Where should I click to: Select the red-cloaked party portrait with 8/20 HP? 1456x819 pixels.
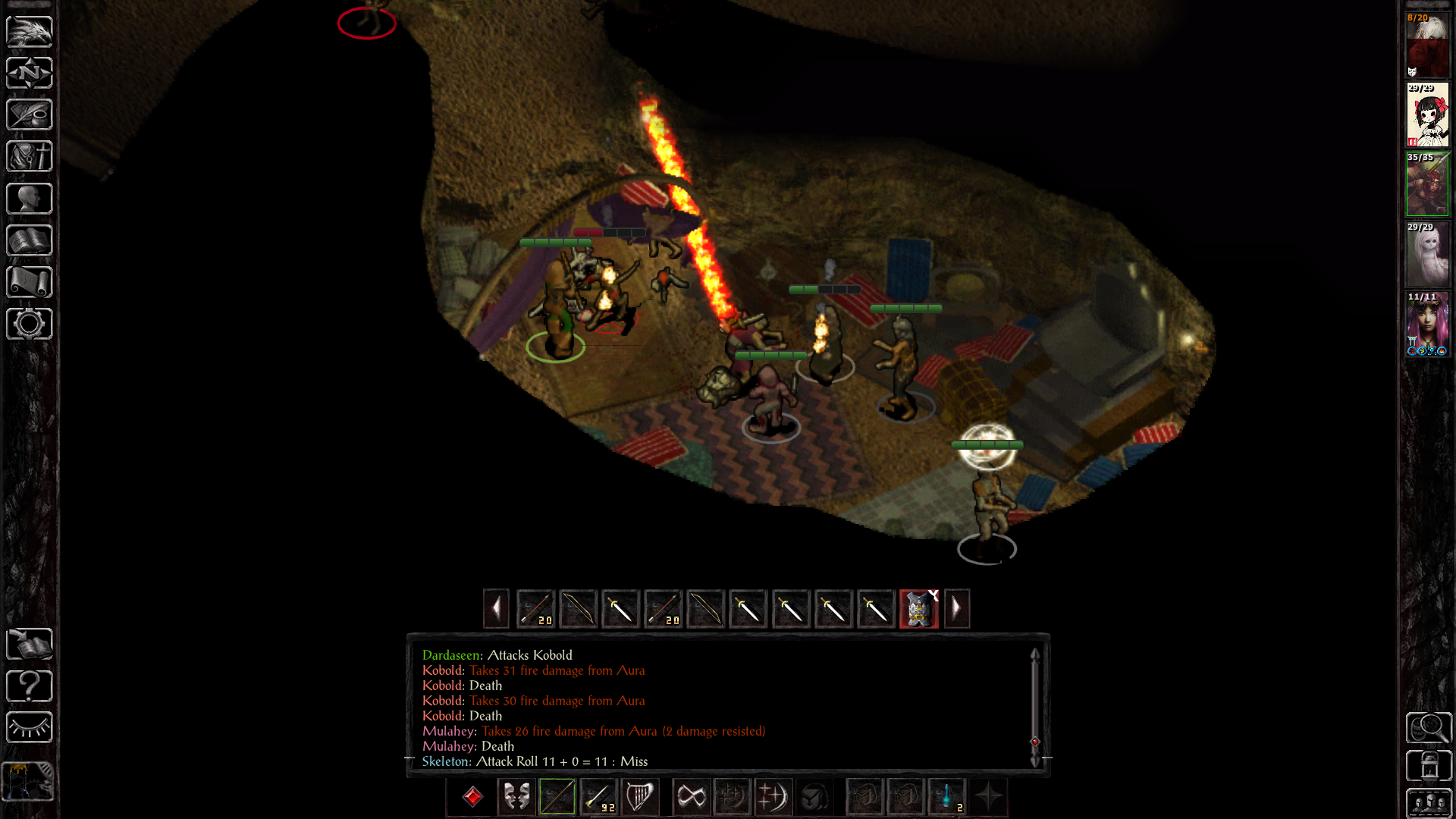pyautogui.click(x=1427, y=45)
